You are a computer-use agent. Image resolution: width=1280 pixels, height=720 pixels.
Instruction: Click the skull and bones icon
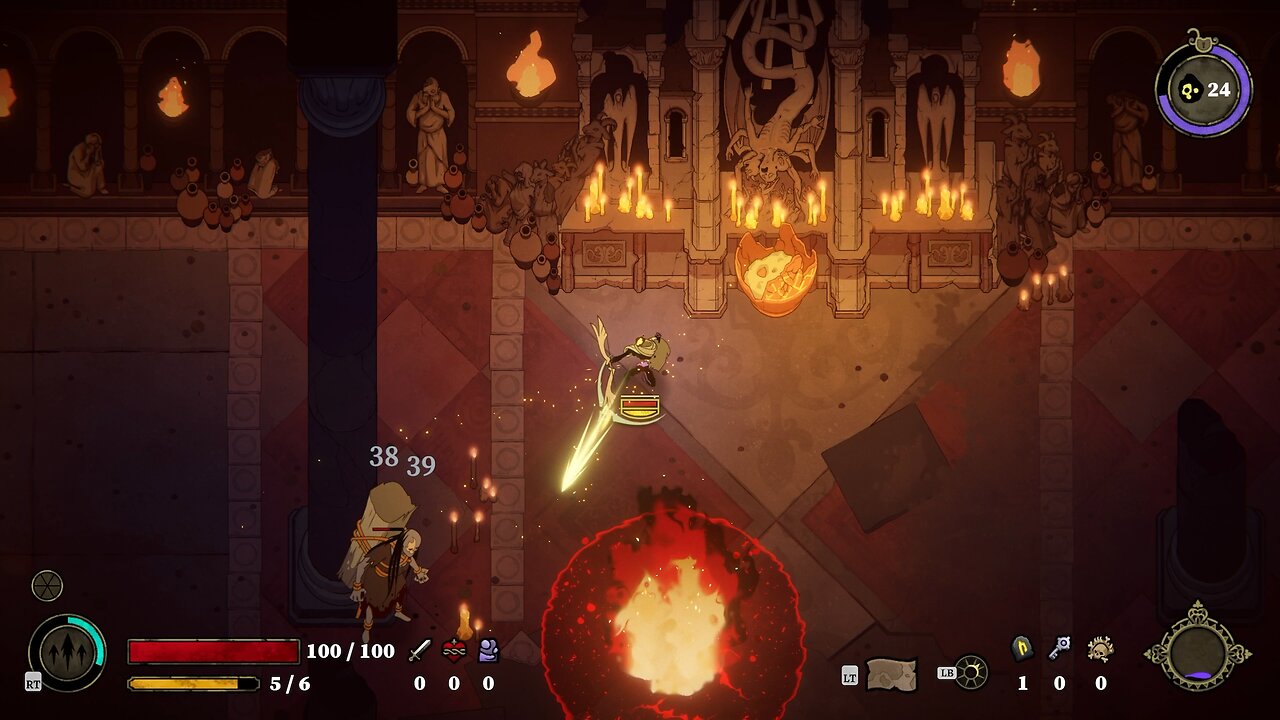click(1100, 649)
